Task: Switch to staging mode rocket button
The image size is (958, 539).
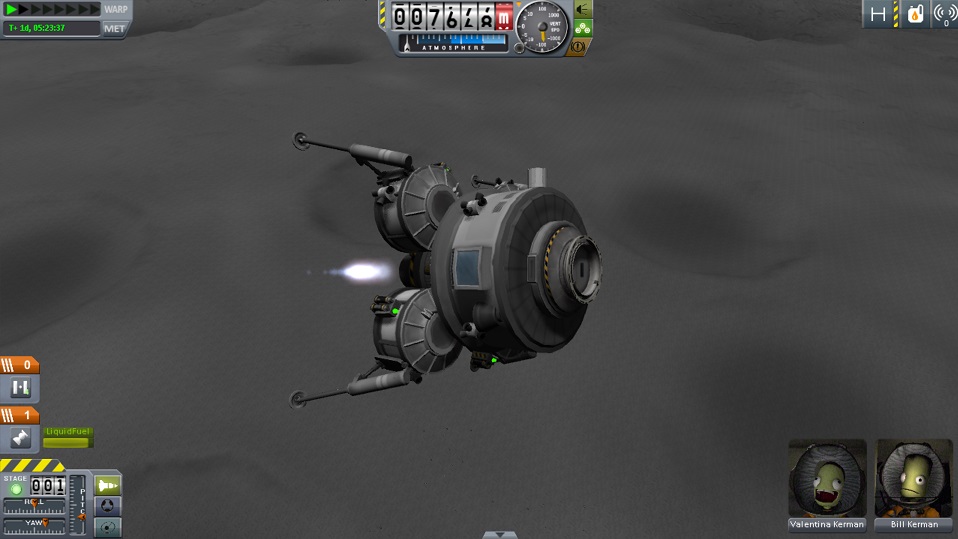Action: click(107, 485)
